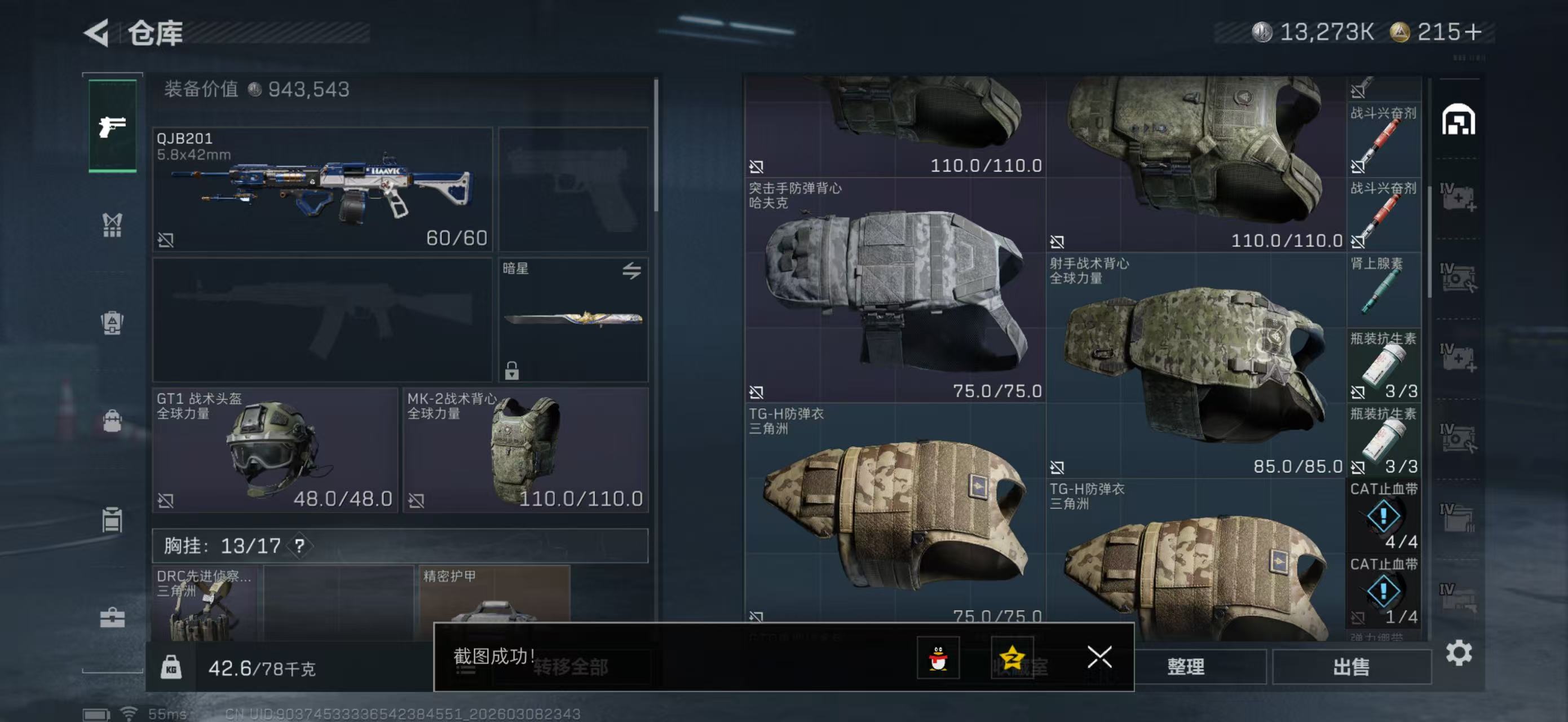Click the 出售 sell button
Image resolution: width=1568 pixels, height=722 pixels.
[x=1351, y=667]
